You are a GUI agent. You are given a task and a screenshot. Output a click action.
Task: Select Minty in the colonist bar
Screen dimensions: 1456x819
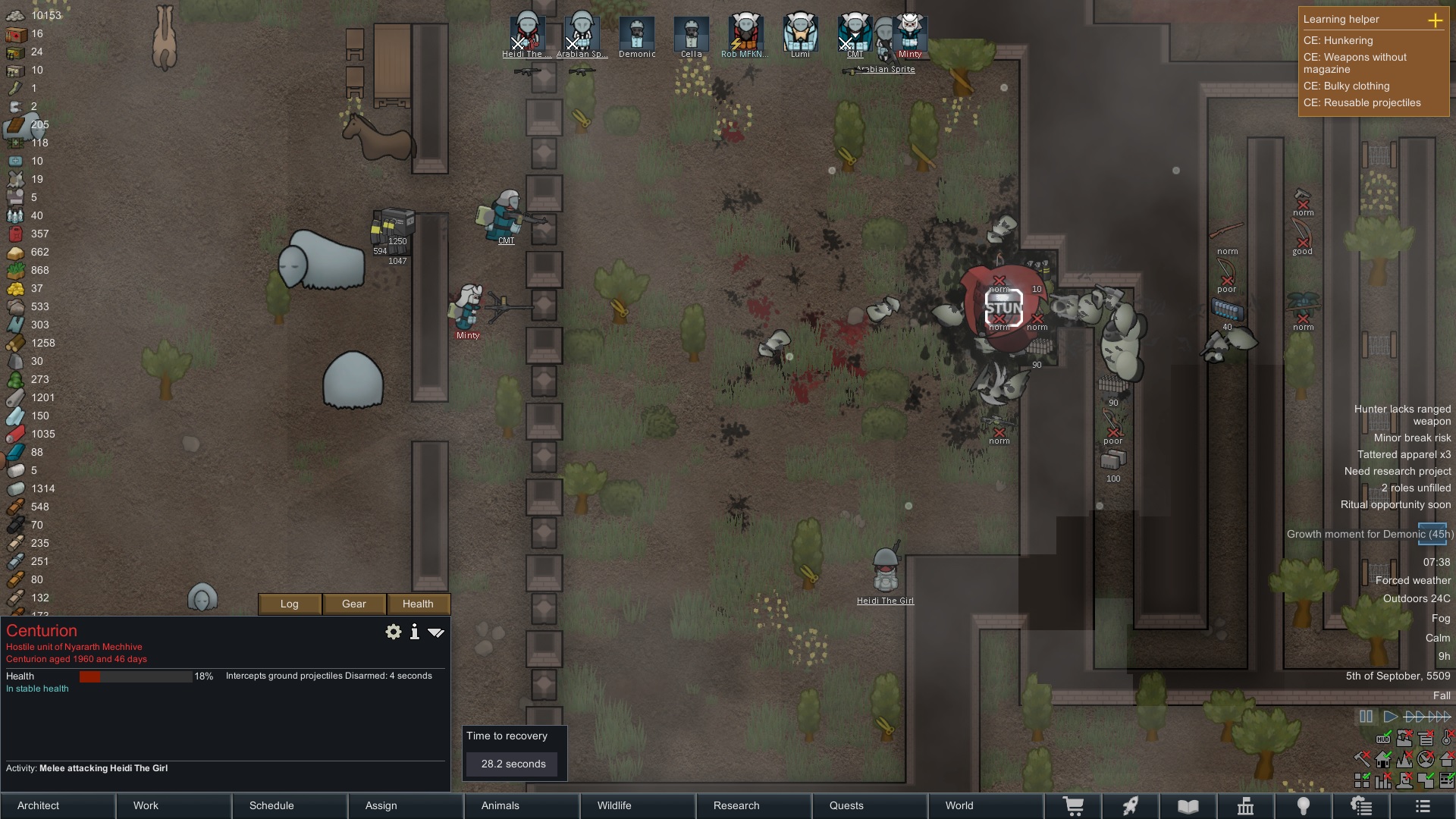coord(909,34)
